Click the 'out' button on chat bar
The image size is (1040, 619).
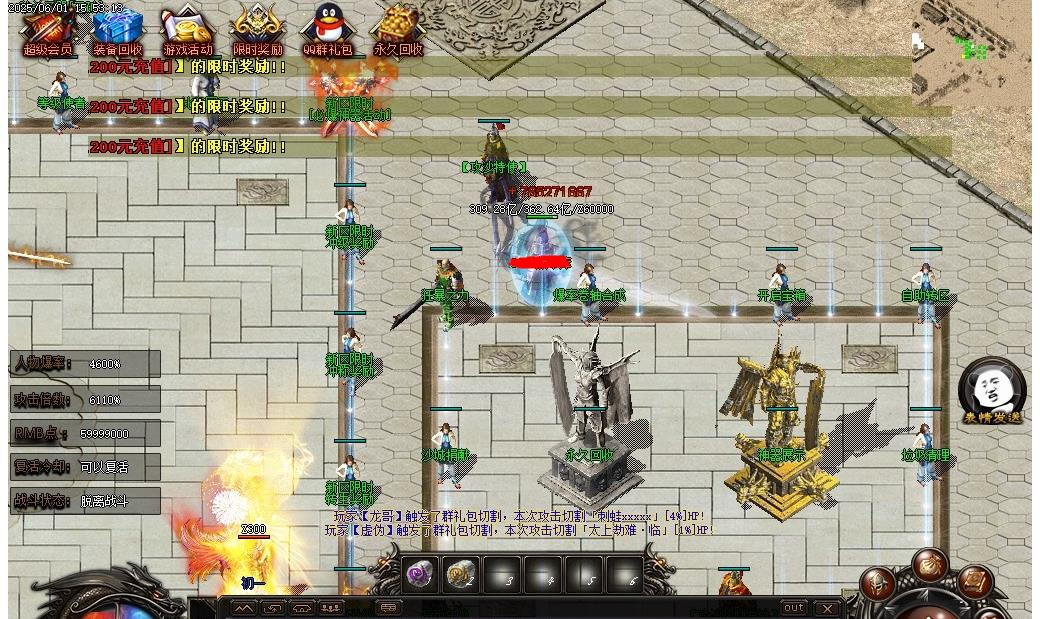point(793,608)
